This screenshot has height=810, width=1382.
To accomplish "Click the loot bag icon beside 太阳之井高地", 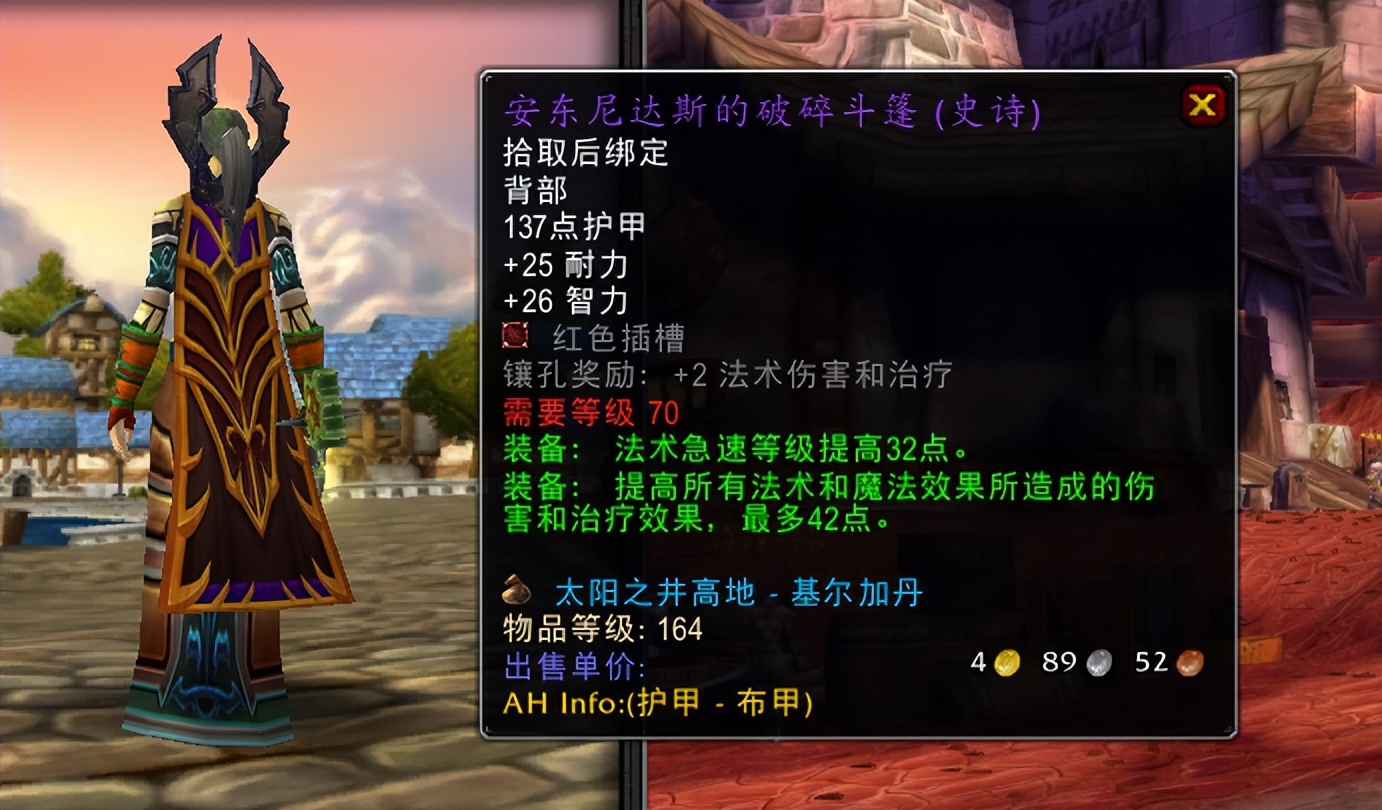I will [514, 591].
